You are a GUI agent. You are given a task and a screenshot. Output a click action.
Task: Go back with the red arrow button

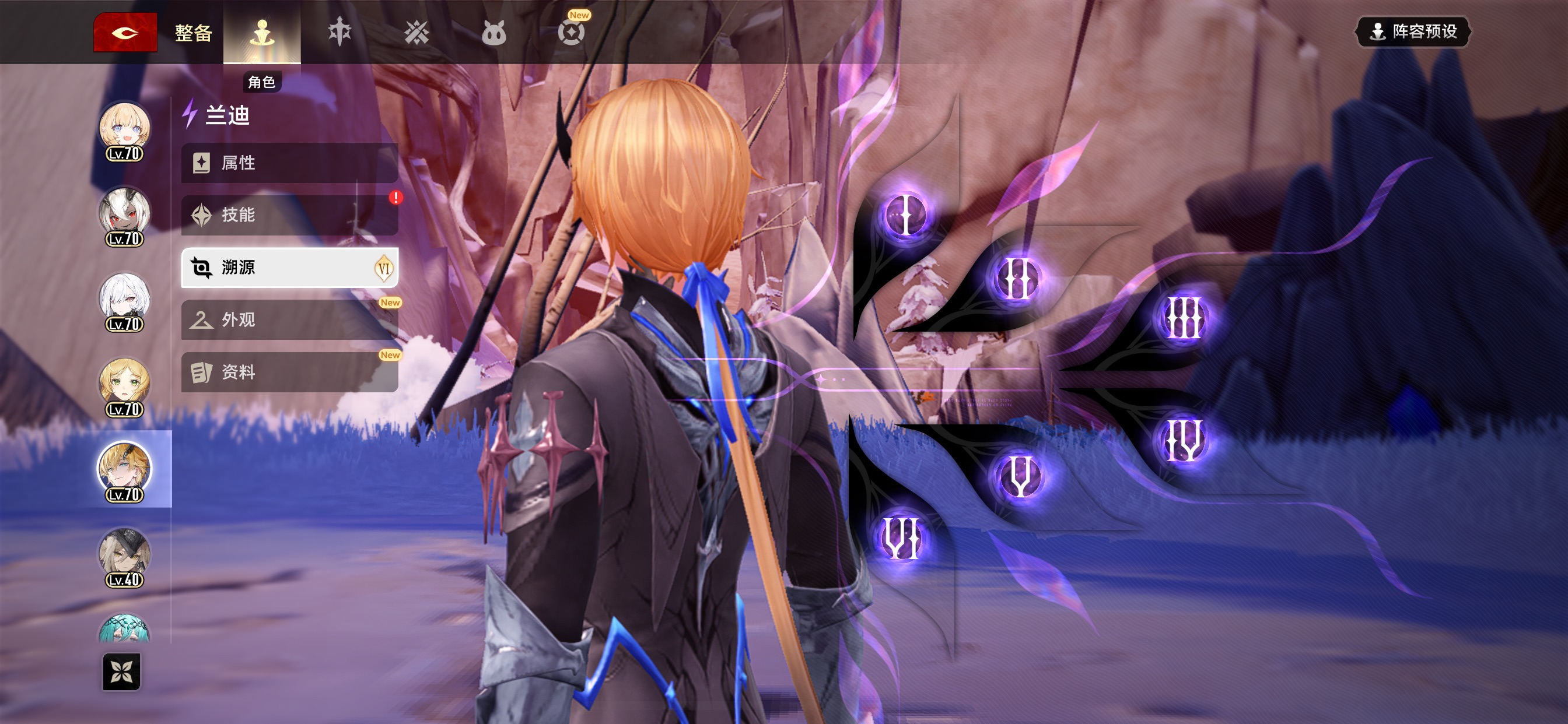click(x=125, y=32)
